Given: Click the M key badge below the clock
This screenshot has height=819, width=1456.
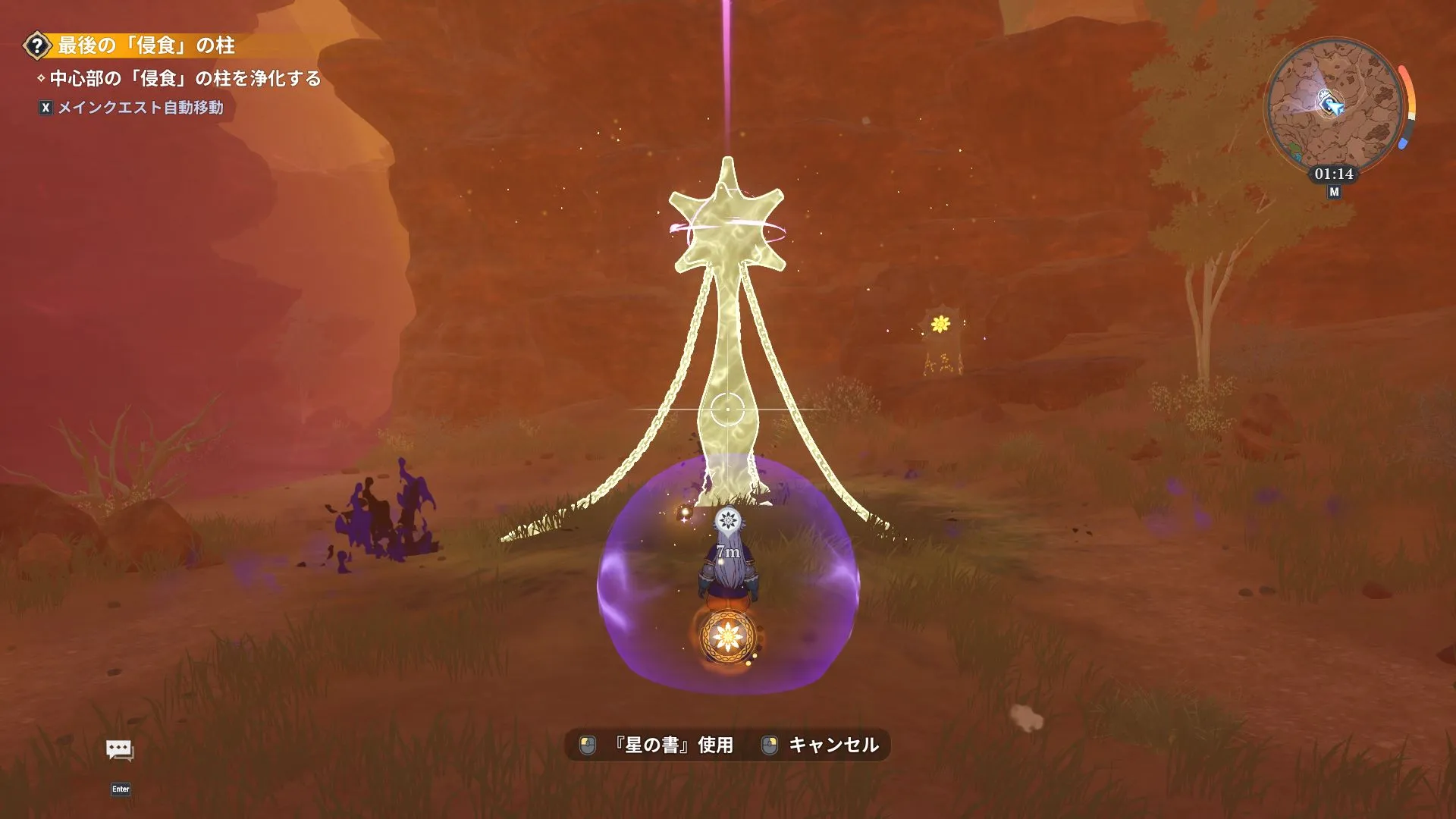Looking at the screenshot, I should point(1333,192).
